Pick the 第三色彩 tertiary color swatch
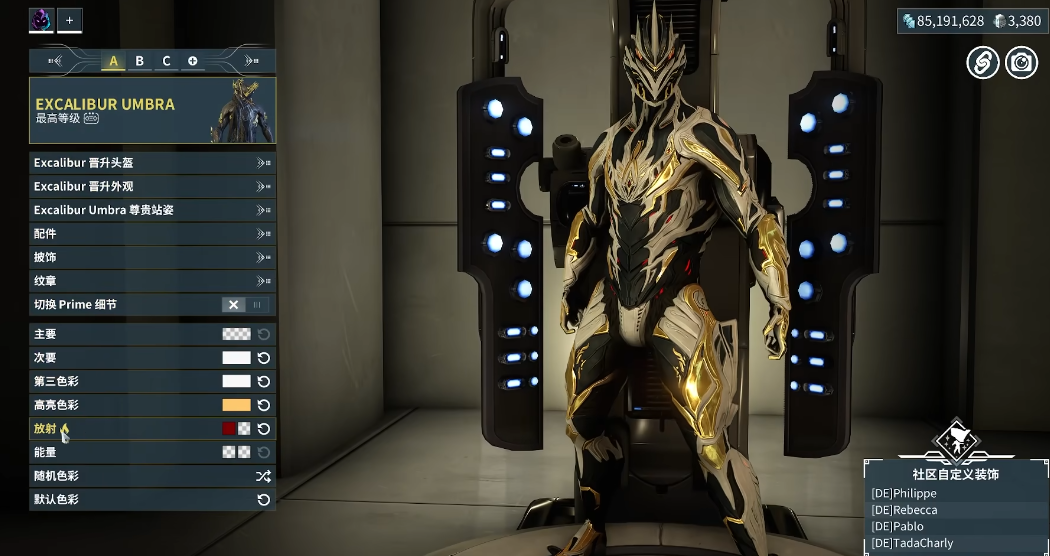Screen dimensions: 1050x556 tap(236, 381)
